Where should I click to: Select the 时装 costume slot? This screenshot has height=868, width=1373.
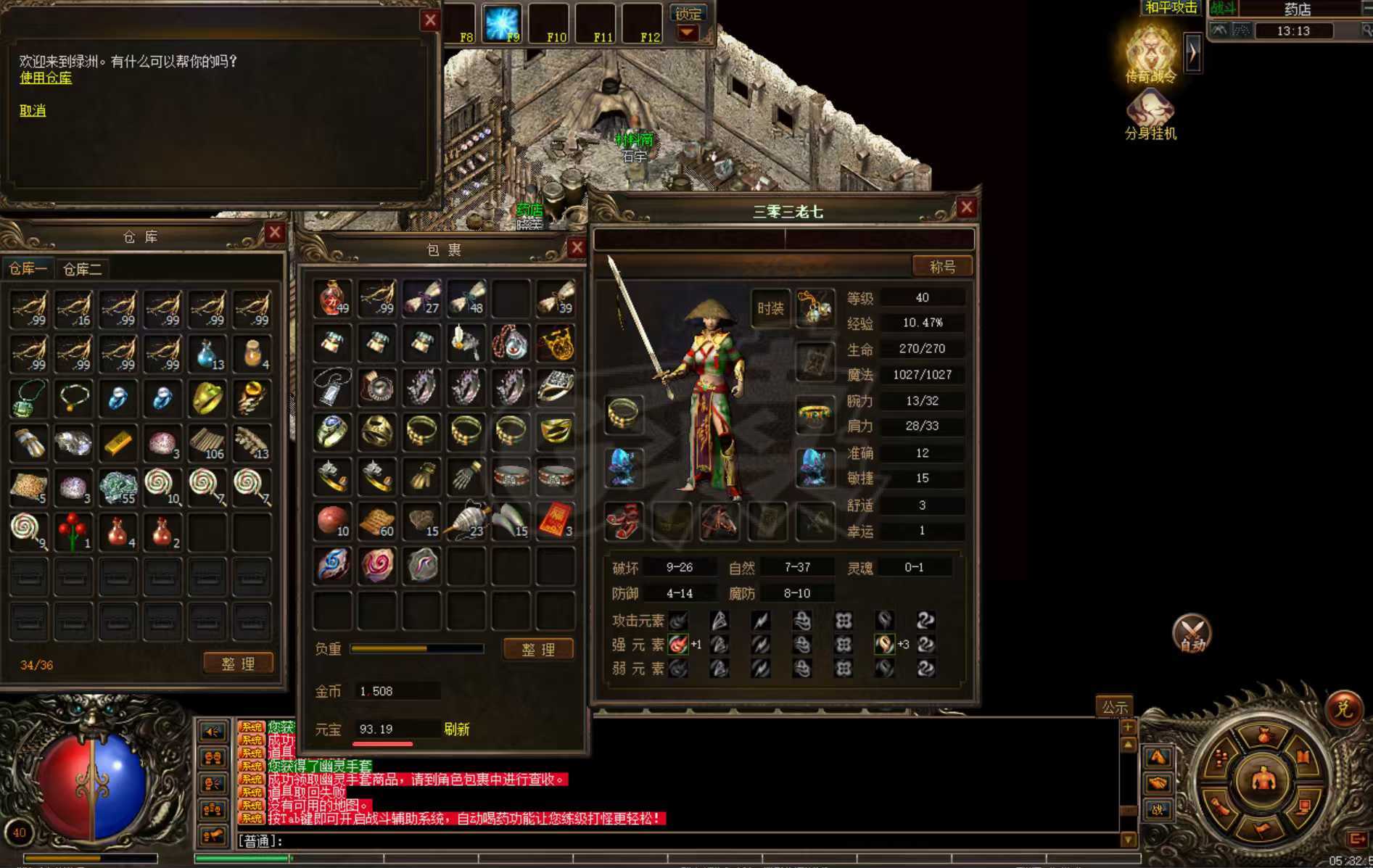coord(770,308)
